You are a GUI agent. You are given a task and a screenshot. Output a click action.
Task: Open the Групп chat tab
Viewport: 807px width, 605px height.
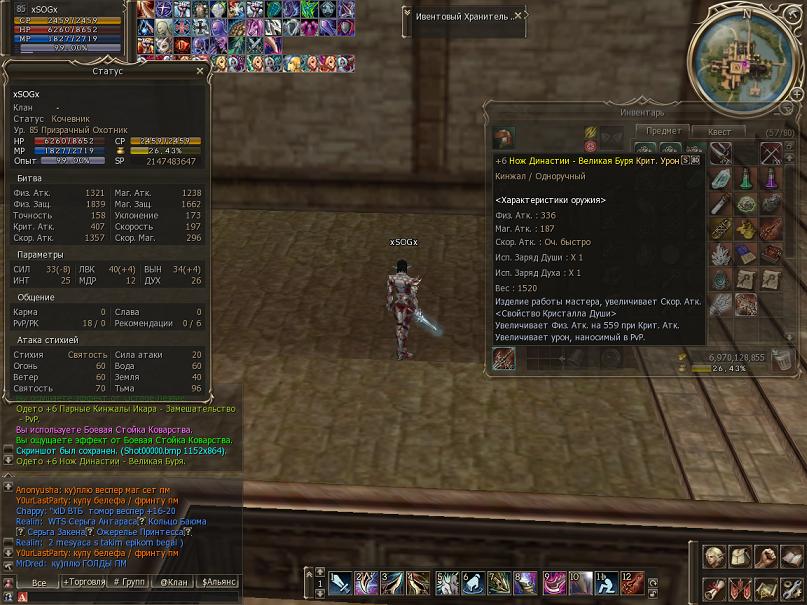point(129,582)
